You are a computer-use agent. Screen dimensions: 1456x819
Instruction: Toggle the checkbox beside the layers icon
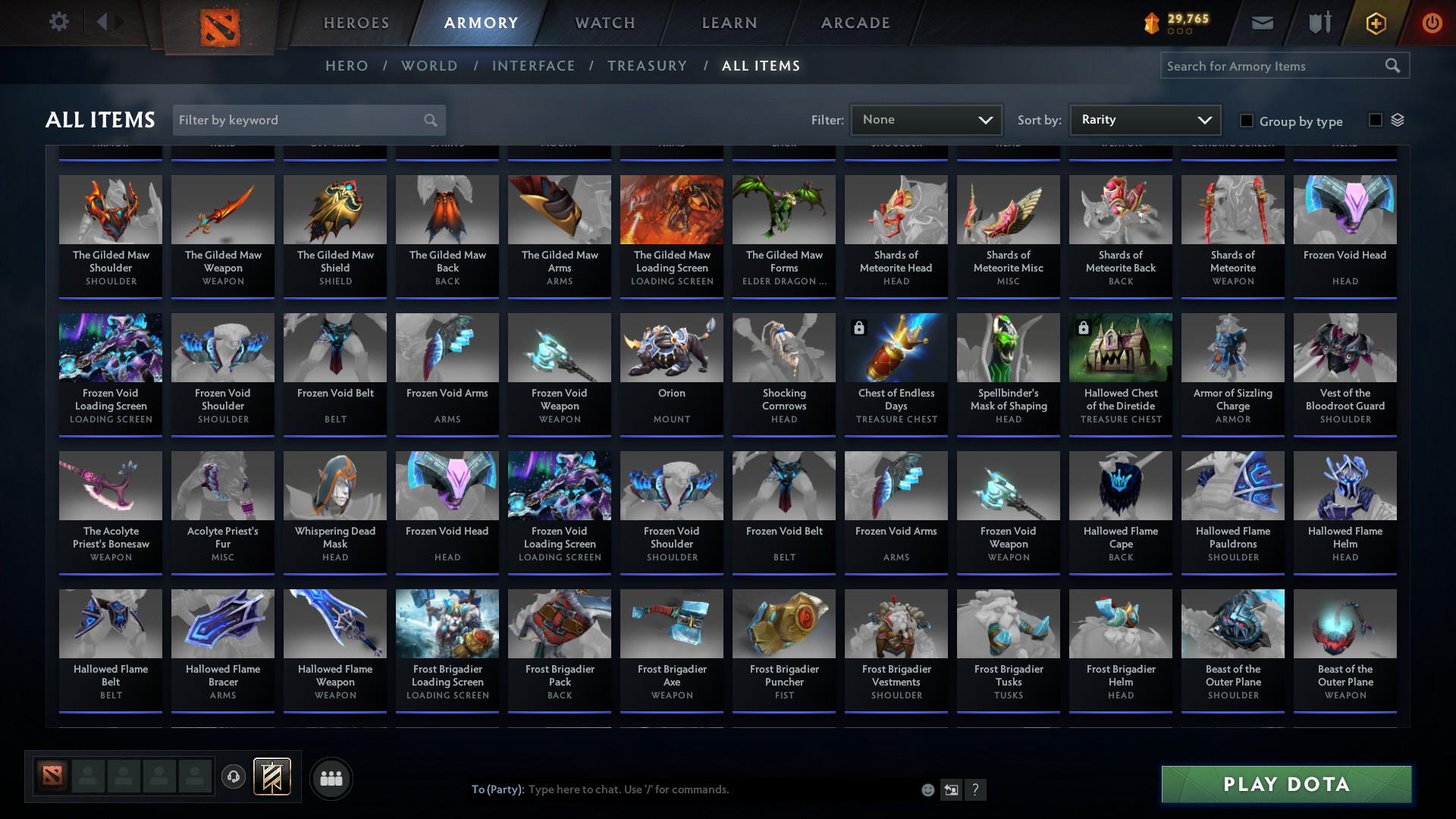tap(1374, 120)
